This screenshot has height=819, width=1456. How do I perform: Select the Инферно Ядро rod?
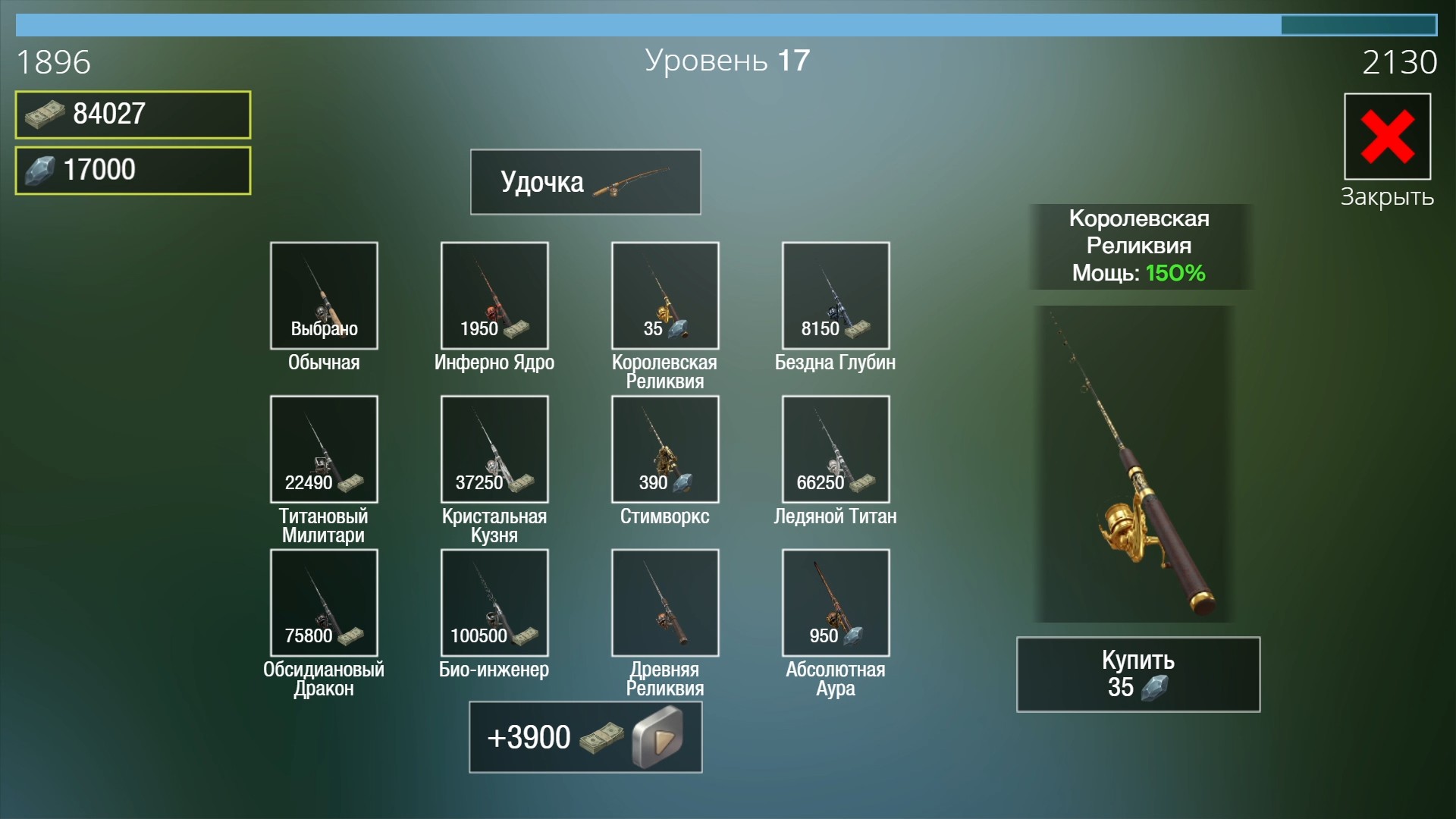pyautogui.click(x=494, y=296)
